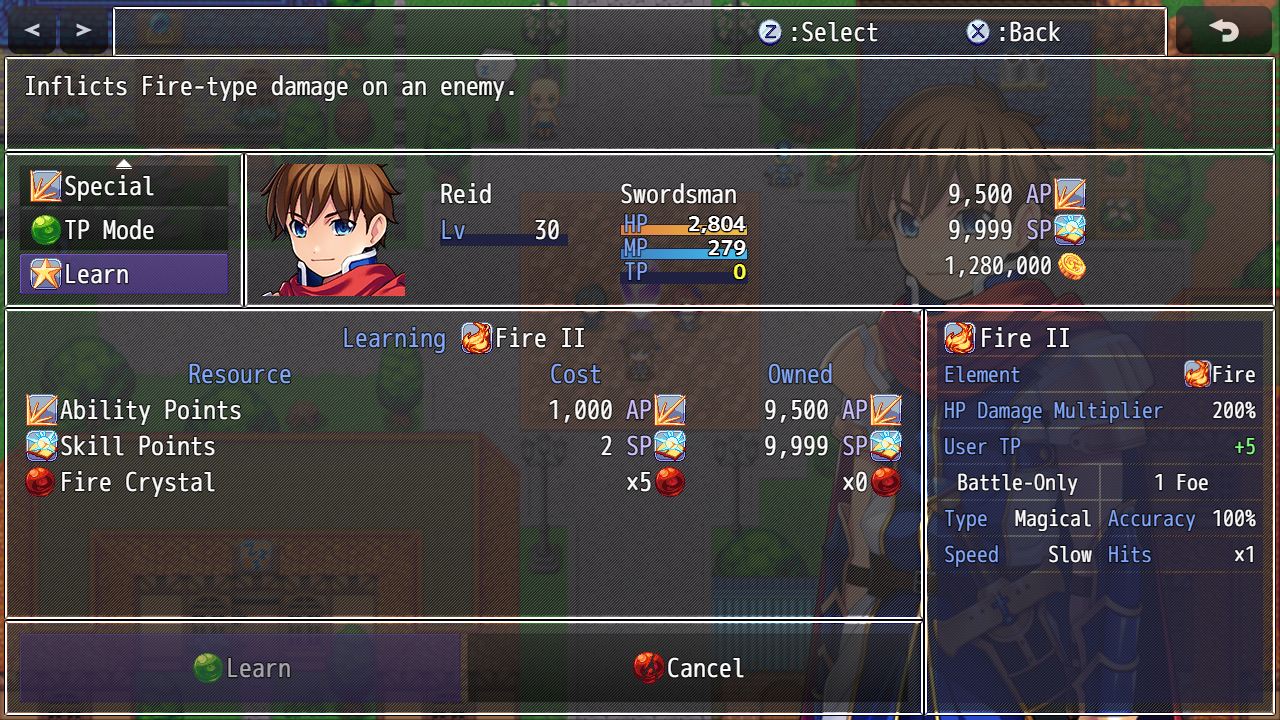Switch to the next actor with right arrow
The image size is (1280, 720).
tap(84, 31)
